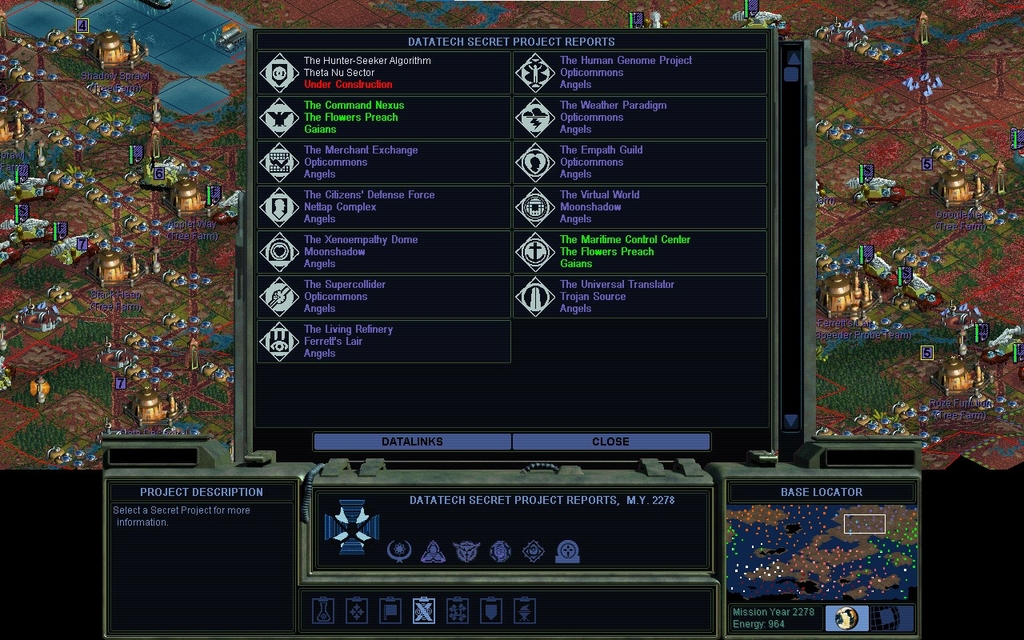Select The Living Refinery project
The height and width of the screenshot is (640, 1024).
384,342
